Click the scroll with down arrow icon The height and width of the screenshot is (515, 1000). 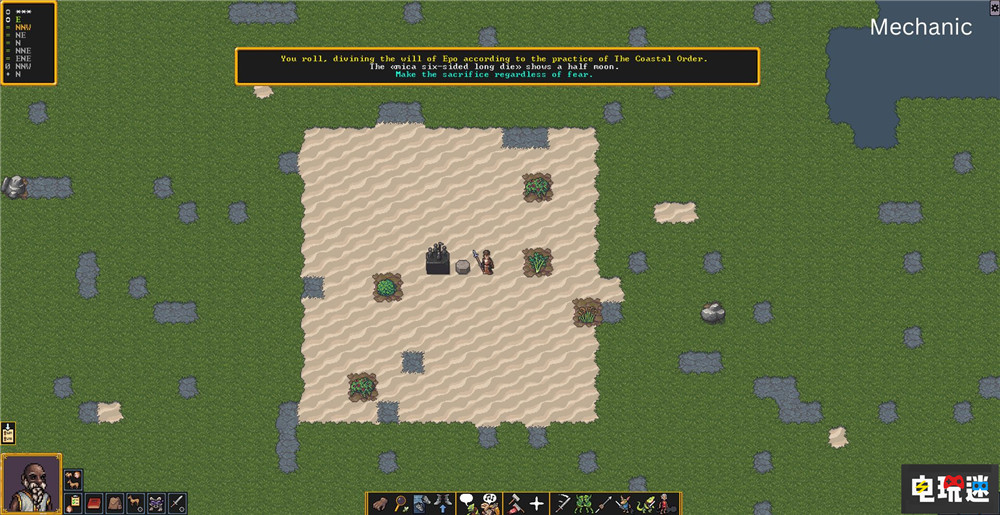tap(8, 433)
